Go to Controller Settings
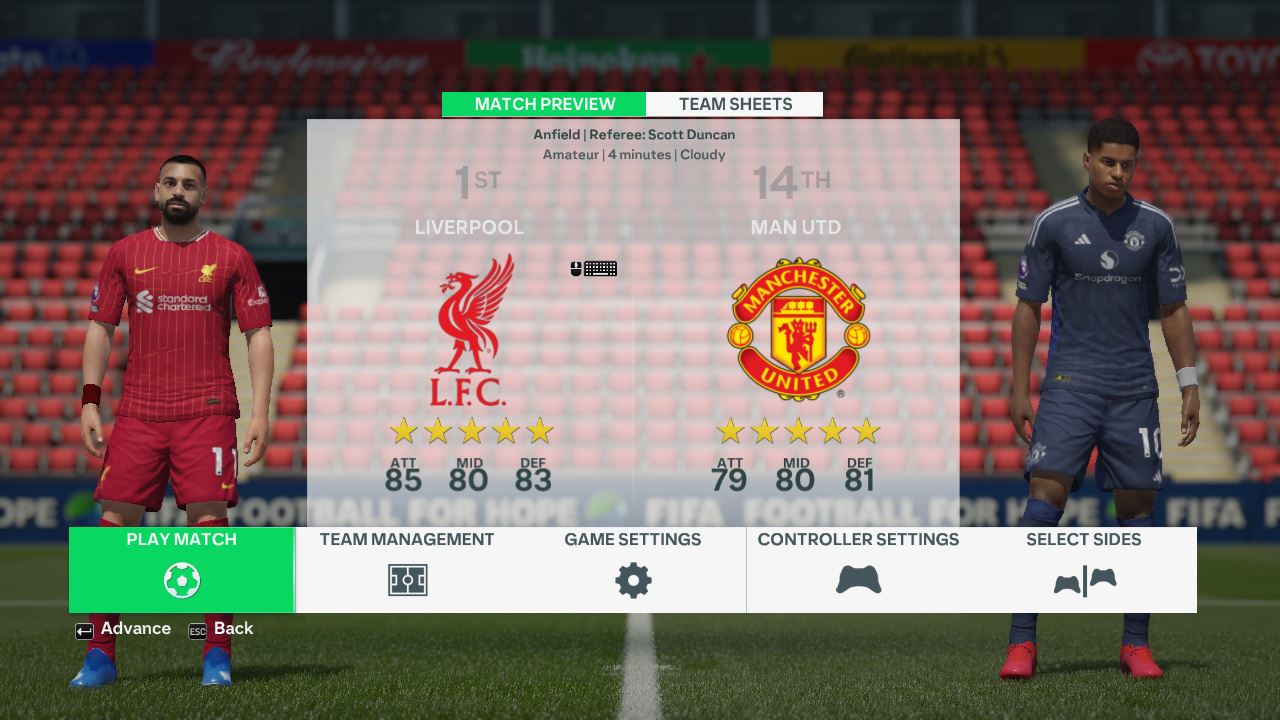The width and height of the screenshot is (1280, 720). point(858,568)
